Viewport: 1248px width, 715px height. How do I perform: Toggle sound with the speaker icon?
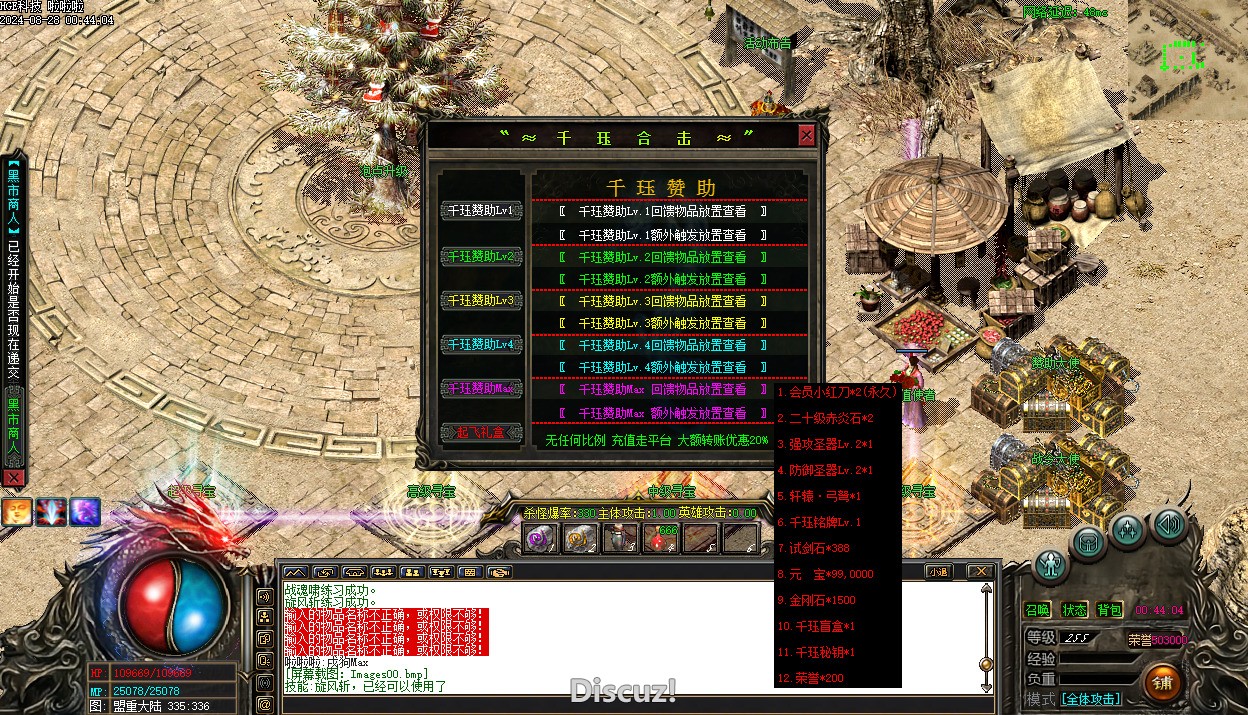coord(1169,523)
